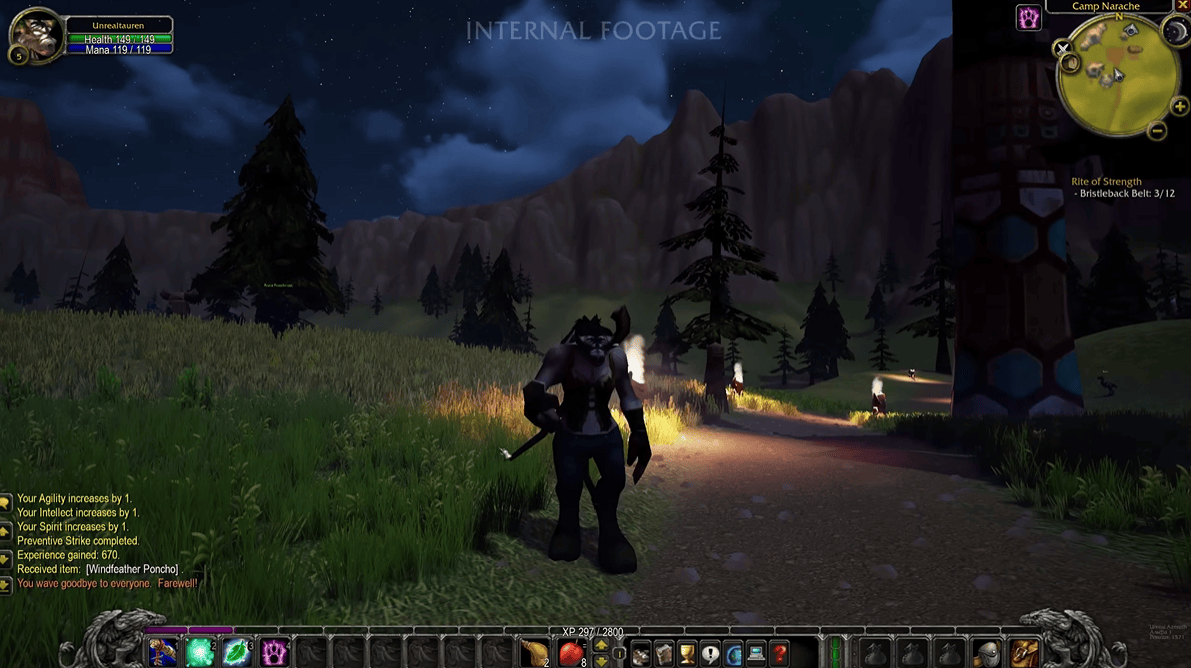Click the moon day-night indicator
Image resolution: width=1191 pixels, height=668 pixels.
pos(1176,31)
